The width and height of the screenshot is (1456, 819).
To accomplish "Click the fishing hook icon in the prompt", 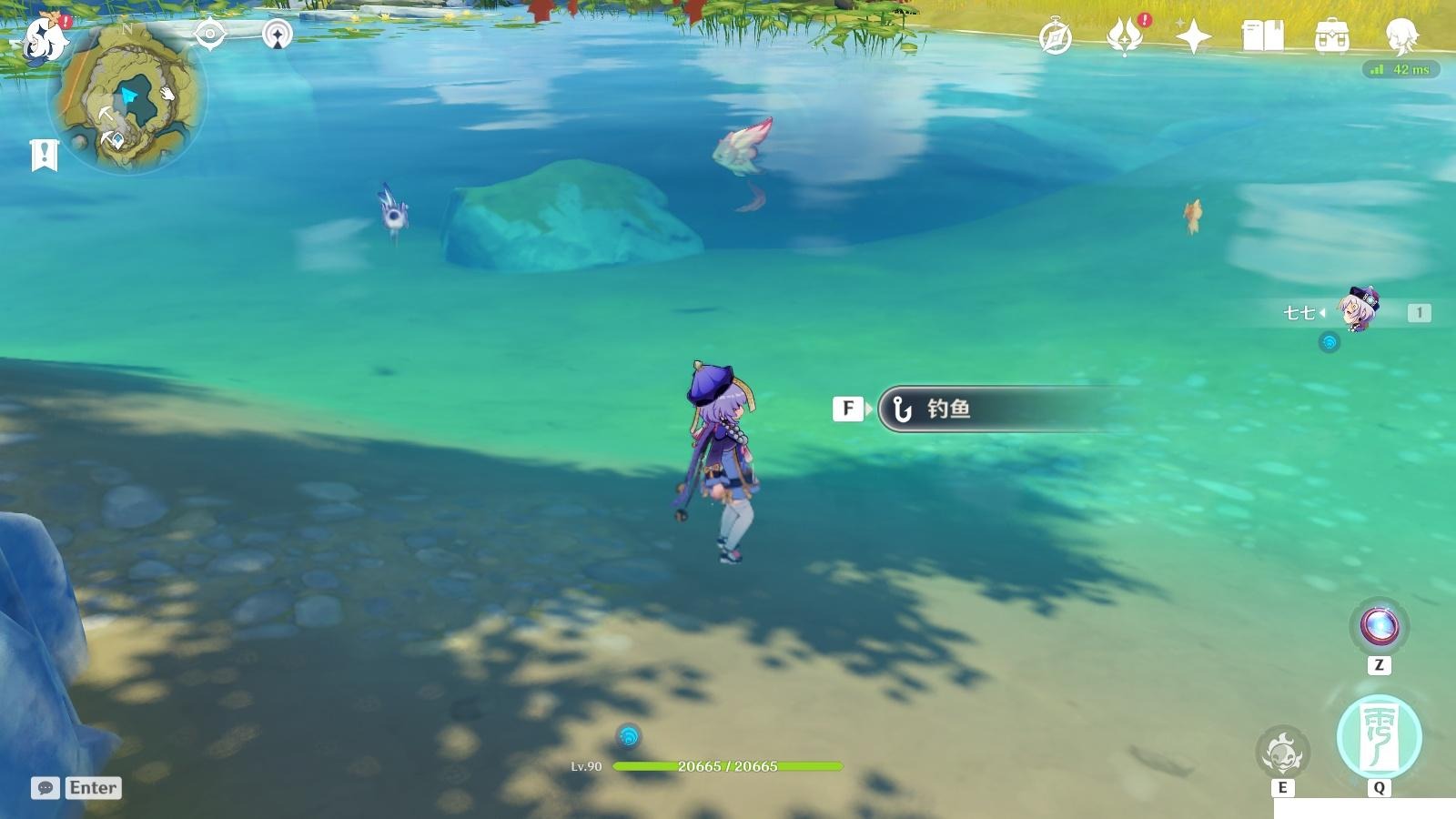I will (901, 409).
